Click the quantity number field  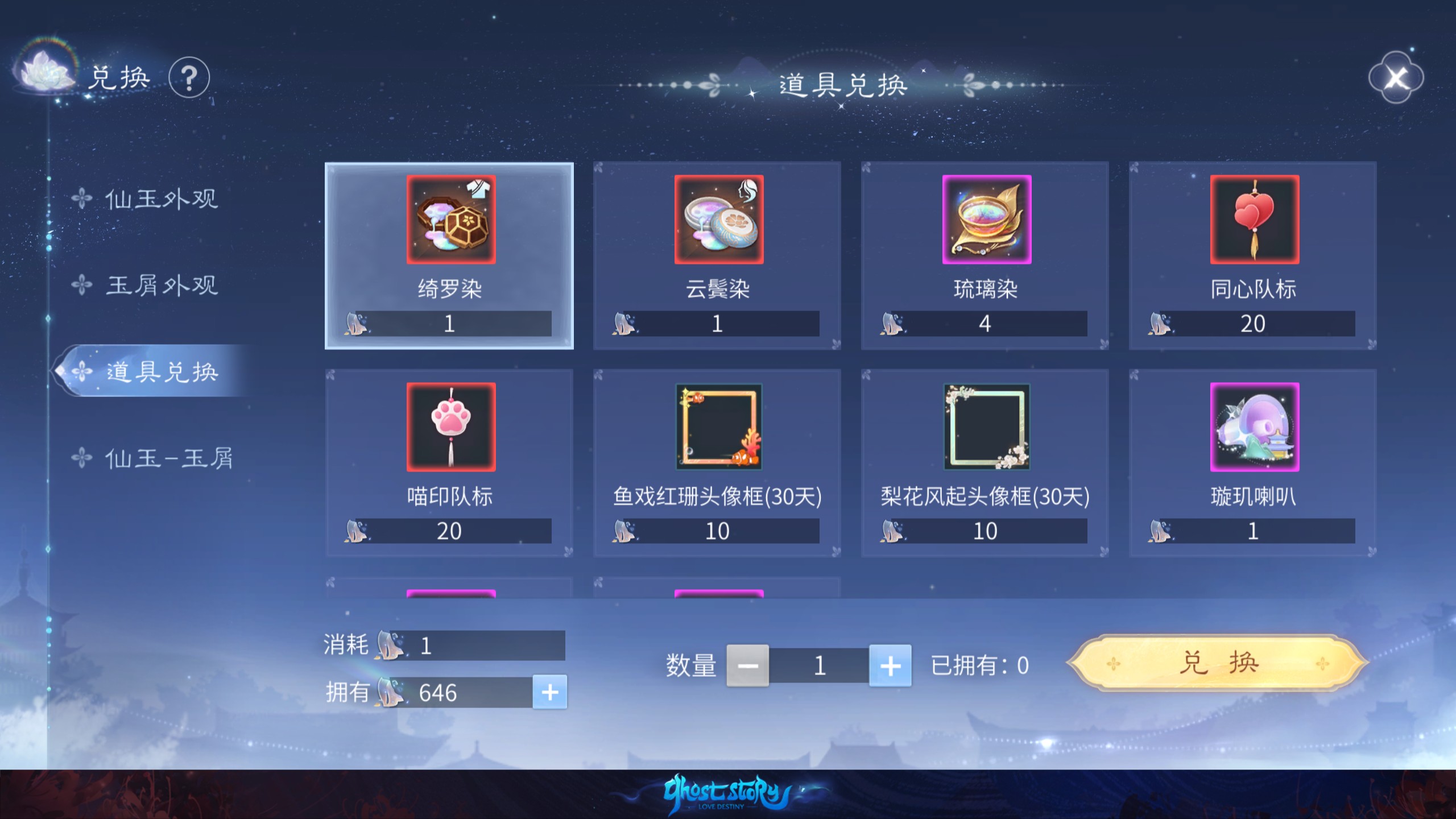click(x=819, y=665)
